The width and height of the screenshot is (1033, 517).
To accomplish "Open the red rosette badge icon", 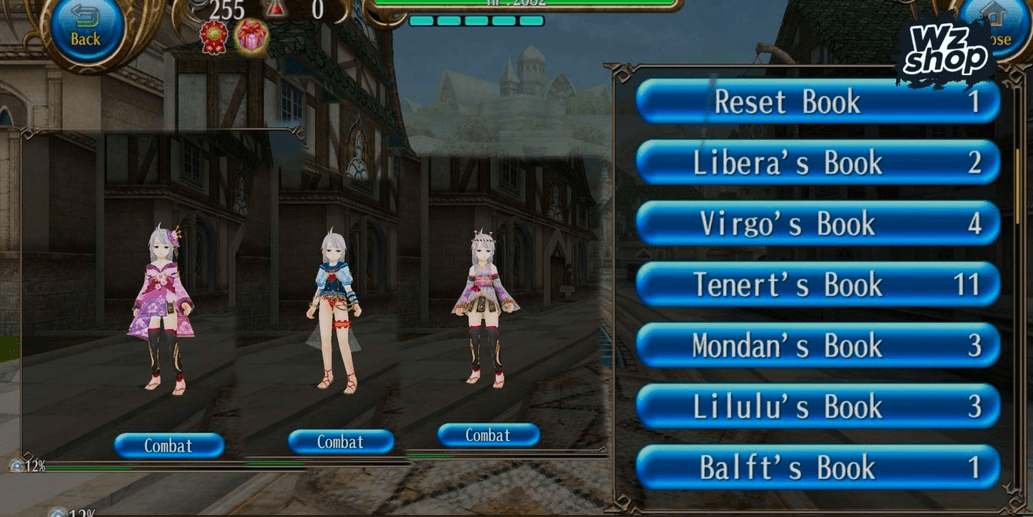I will click(214, 38).
